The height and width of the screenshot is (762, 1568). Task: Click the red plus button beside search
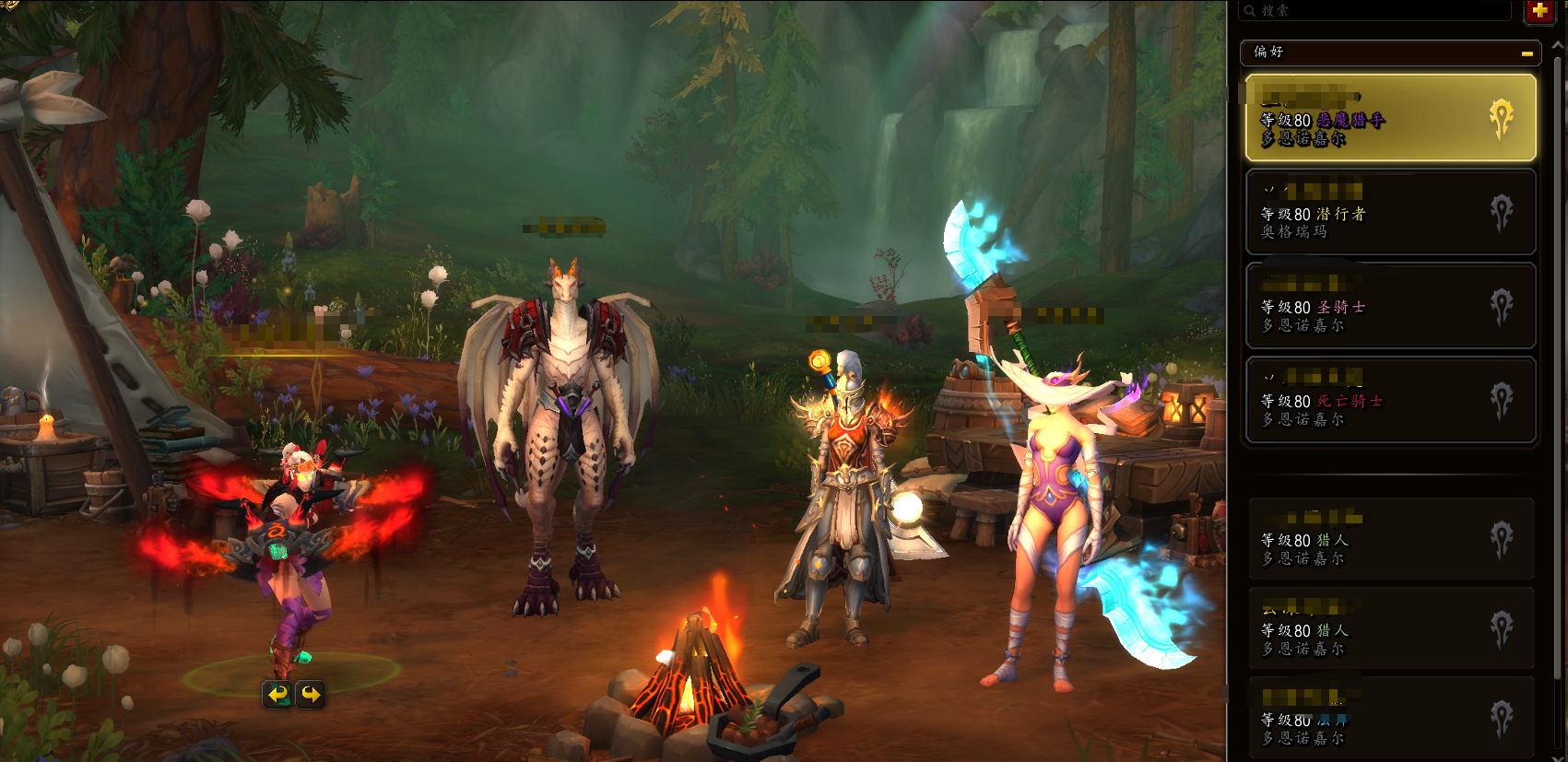tap(1539, 11)
